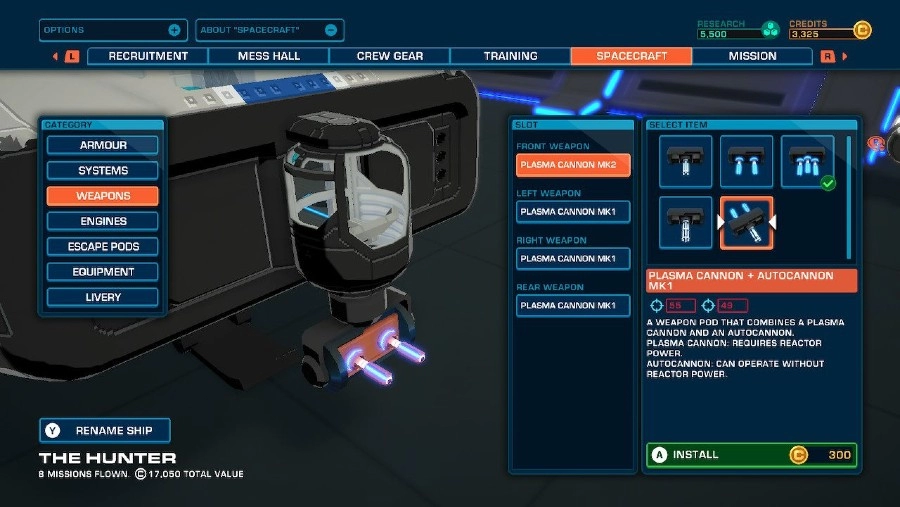
Task: Switch to the Recruitment tab
Action: (148, 56)
